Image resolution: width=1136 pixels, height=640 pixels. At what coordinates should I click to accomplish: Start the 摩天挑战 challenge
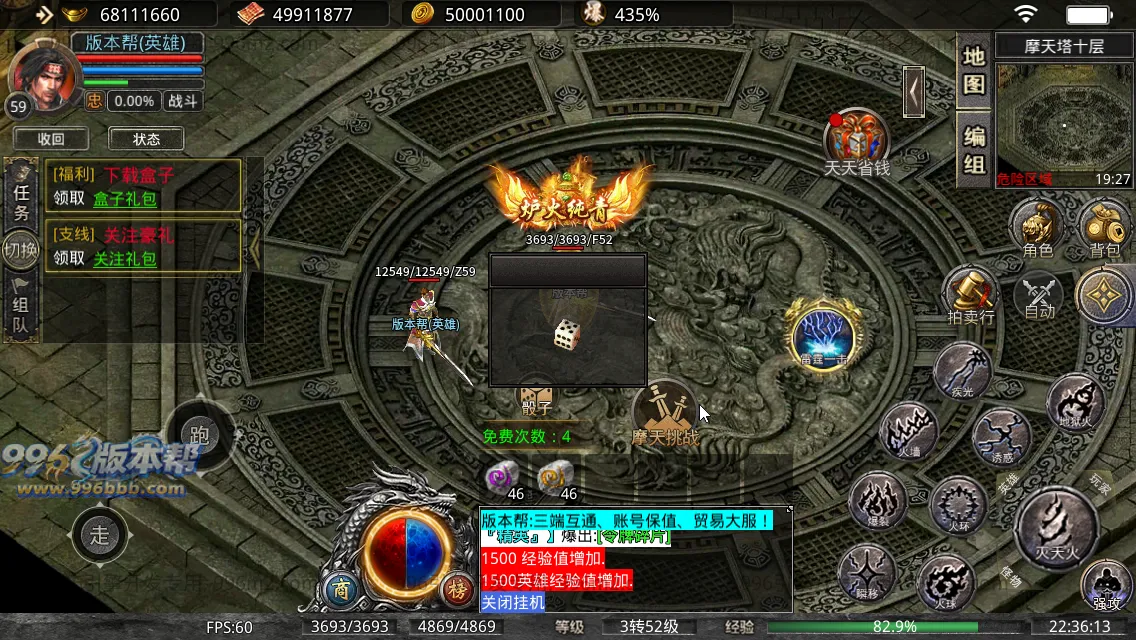(665, 413)
